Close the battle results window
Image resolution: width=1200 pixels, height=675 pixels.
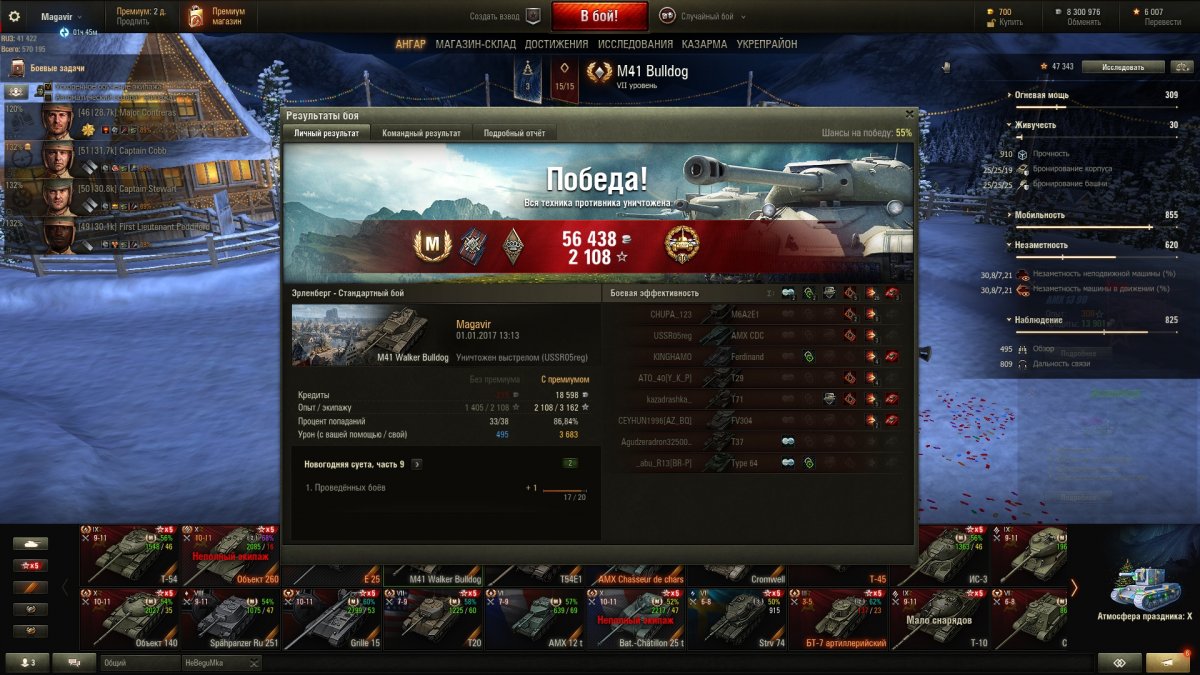click(x=908, y=115)
